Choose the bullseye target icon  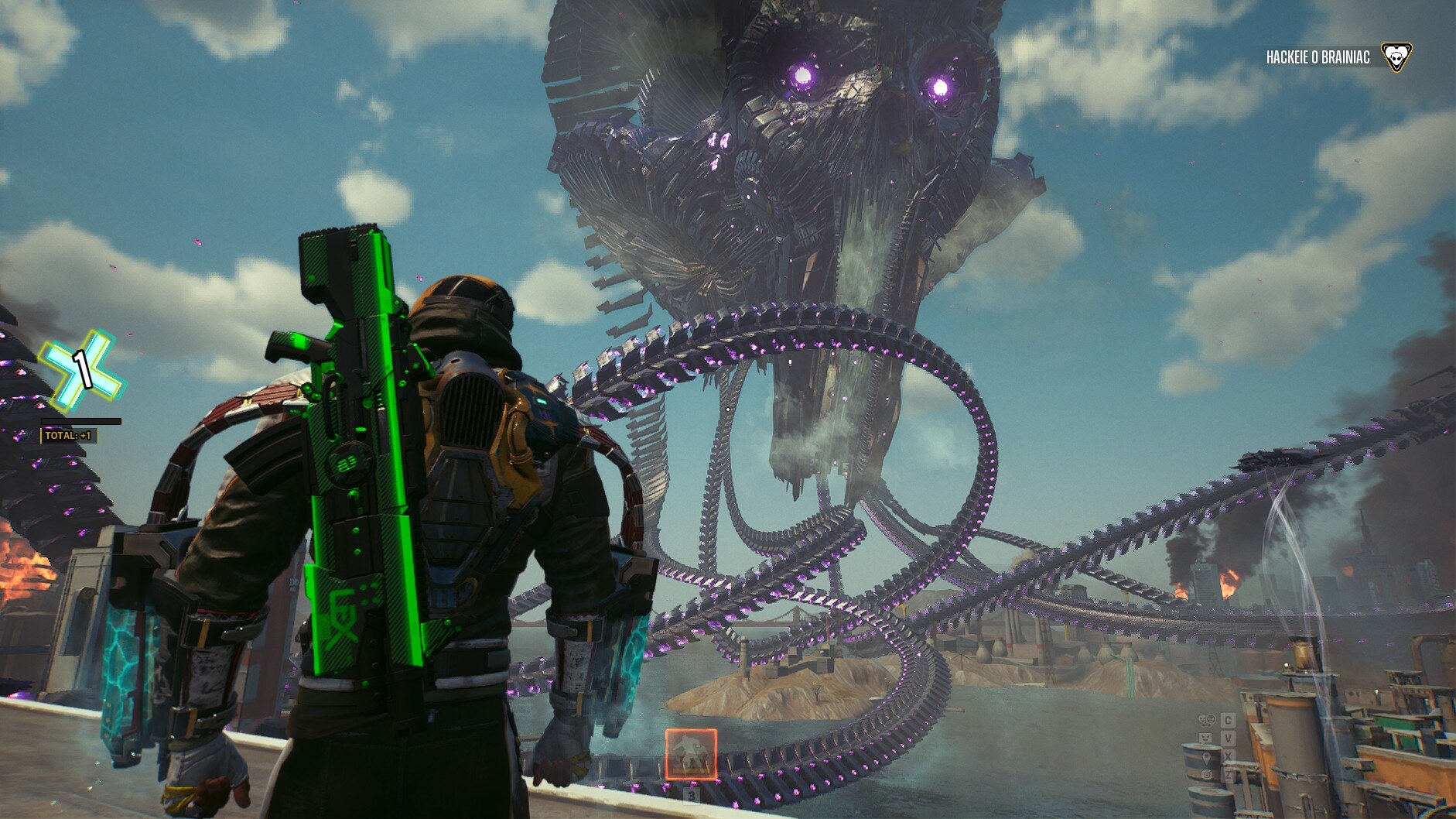(x=1207, y=775)
